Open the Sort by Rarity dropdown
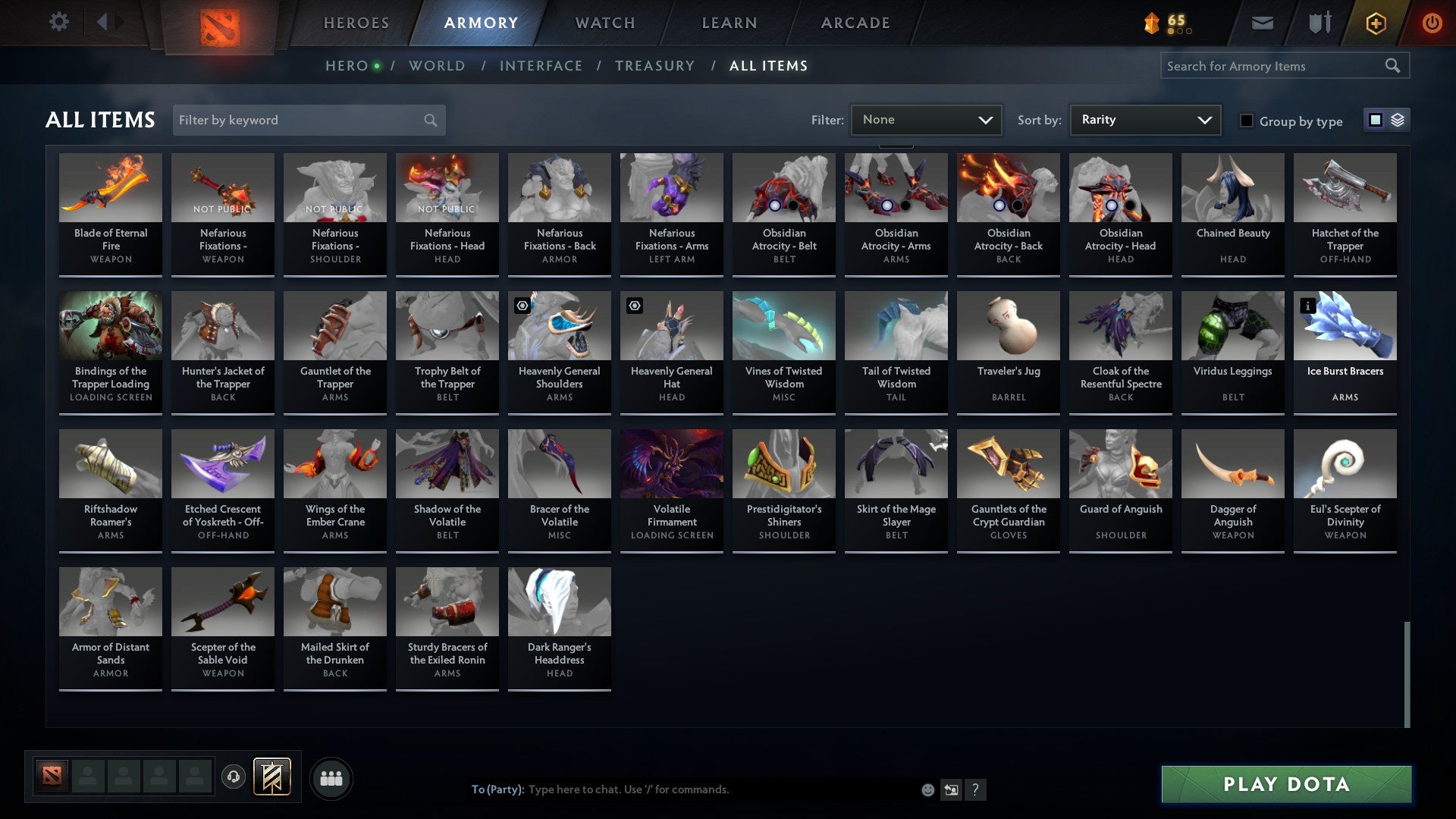Image resolution: width=1456 pixels, height=819 pixels. 1144,119
